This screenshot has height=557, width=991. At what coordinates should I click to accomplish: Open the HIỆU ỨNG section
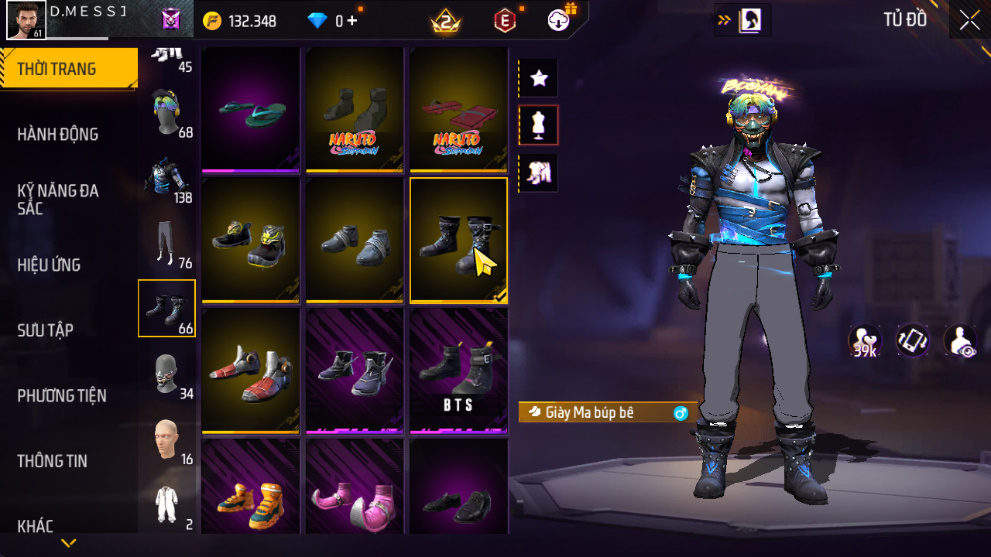tap(49, 265)
